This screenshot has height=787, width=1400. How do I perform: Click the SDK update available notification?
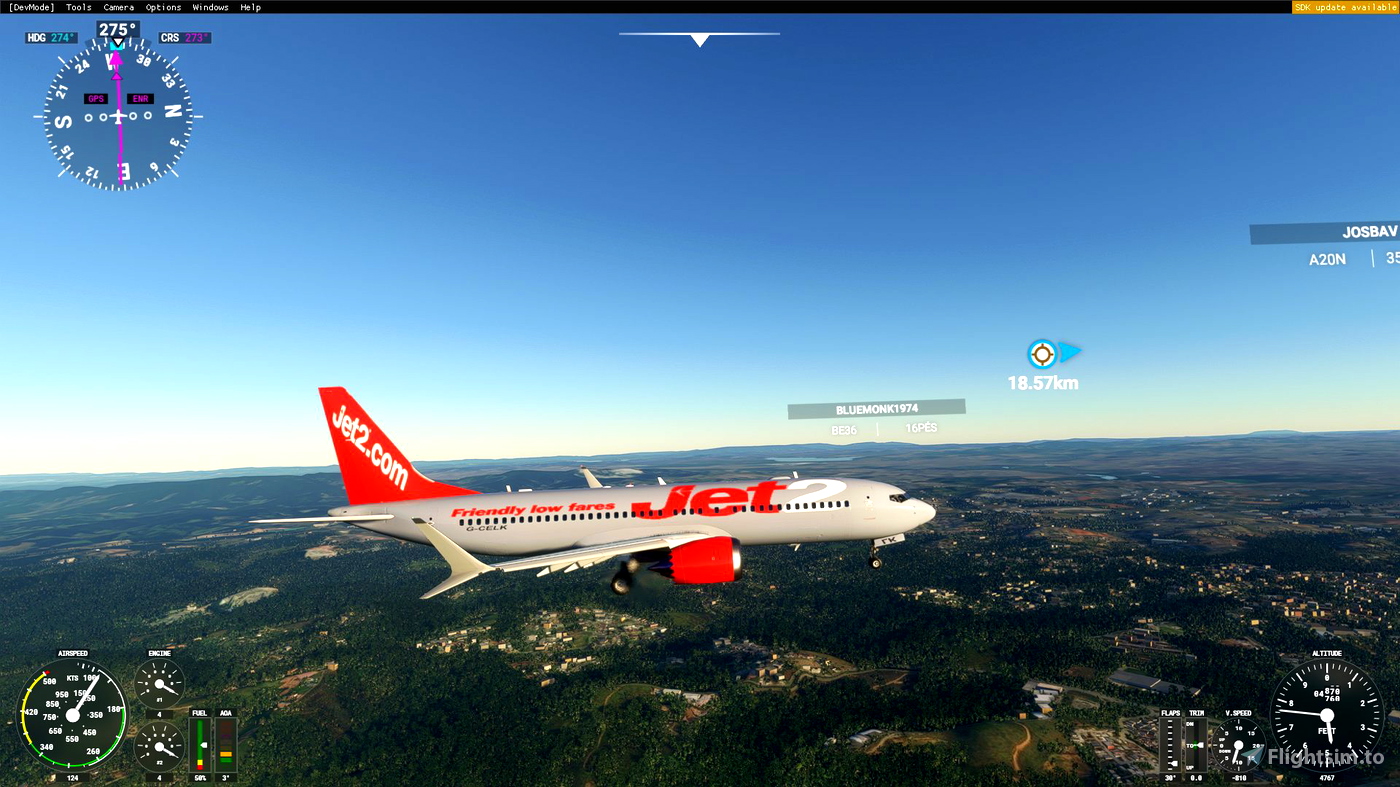pos(1344,6)
